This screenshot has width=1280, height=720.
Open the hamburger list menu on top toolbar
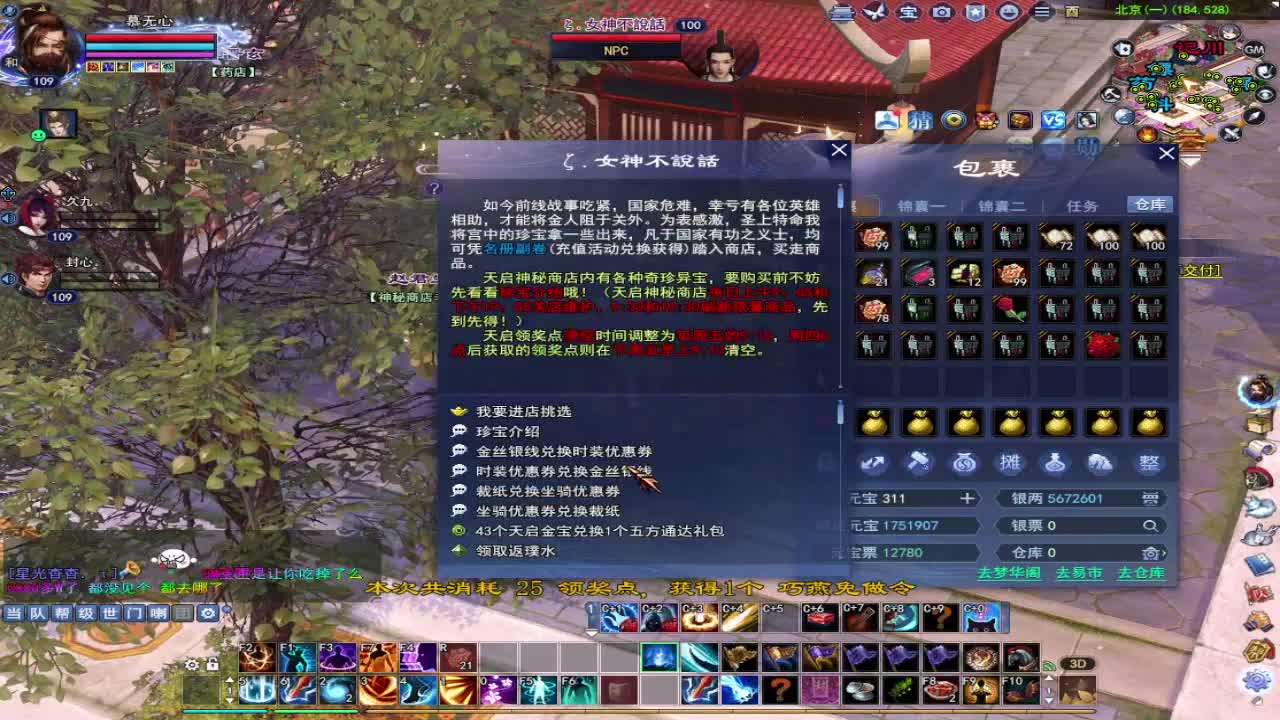click(1041, 12)
